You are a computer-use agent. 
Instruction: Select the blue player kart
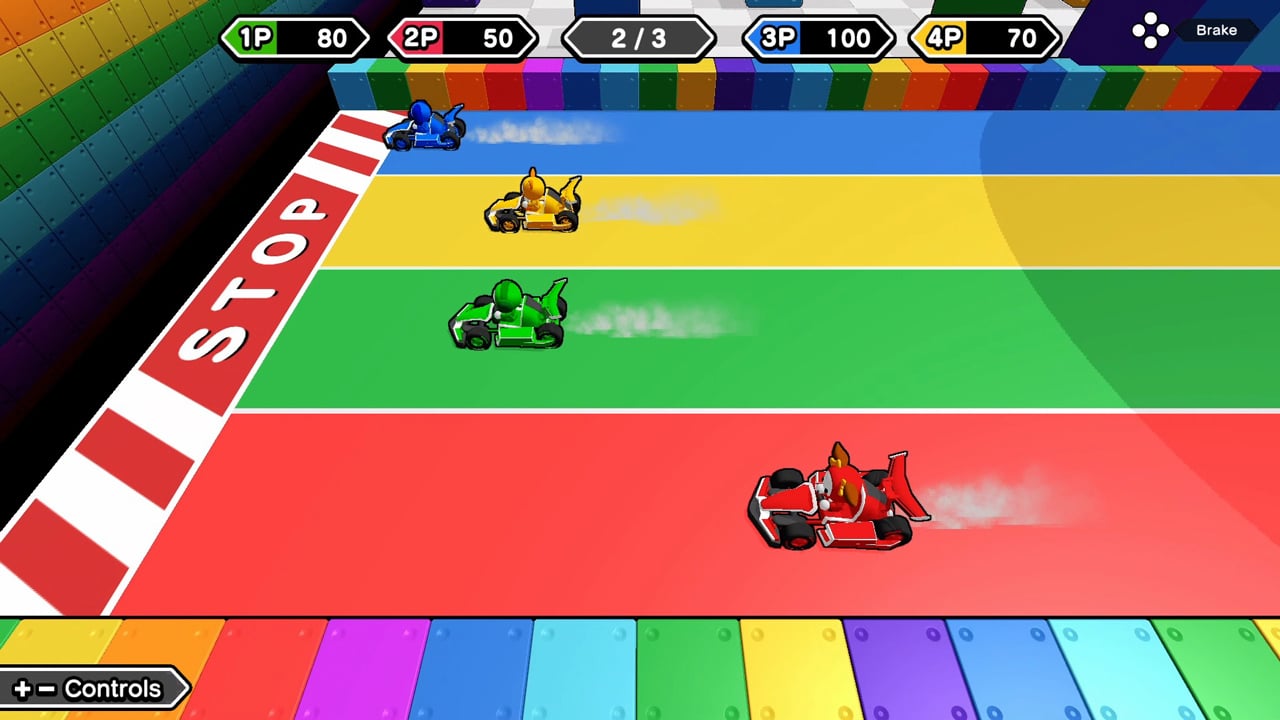(425, 128)
